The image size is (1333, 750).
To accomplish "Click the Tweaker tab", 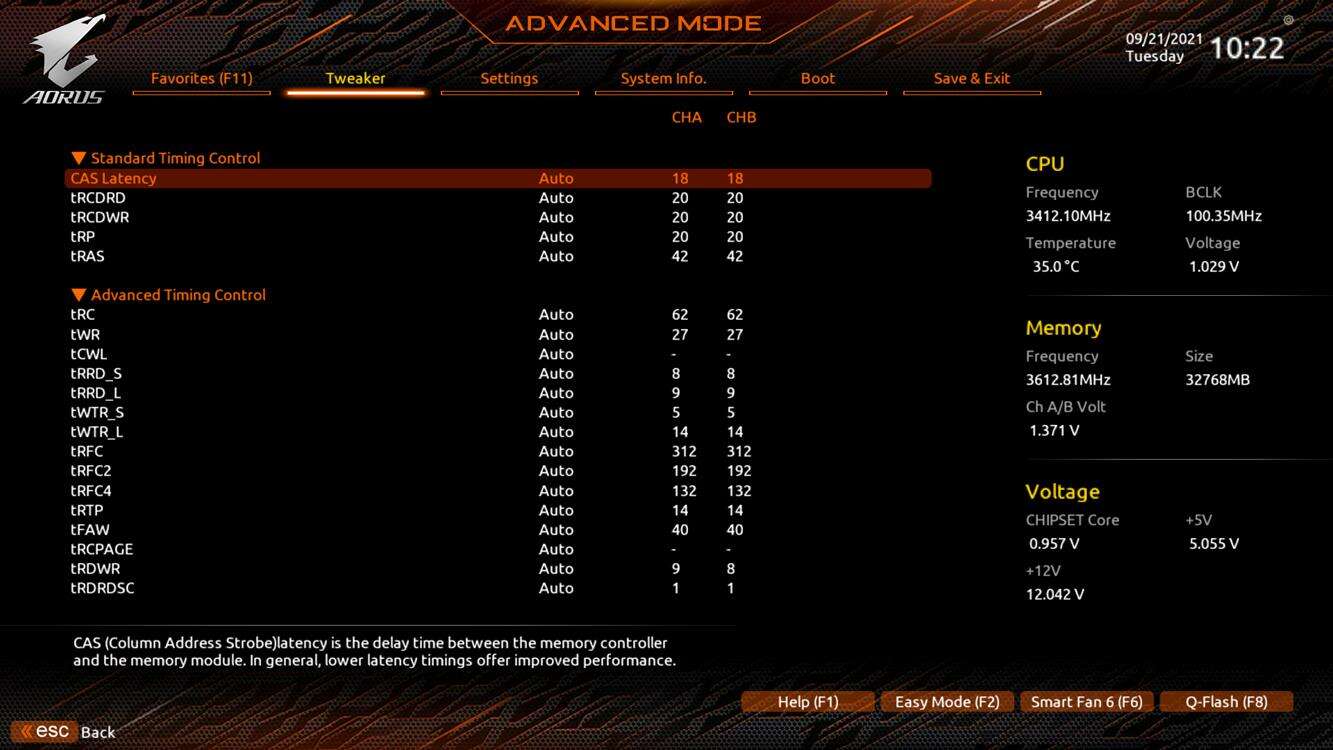I will (355, 78).
